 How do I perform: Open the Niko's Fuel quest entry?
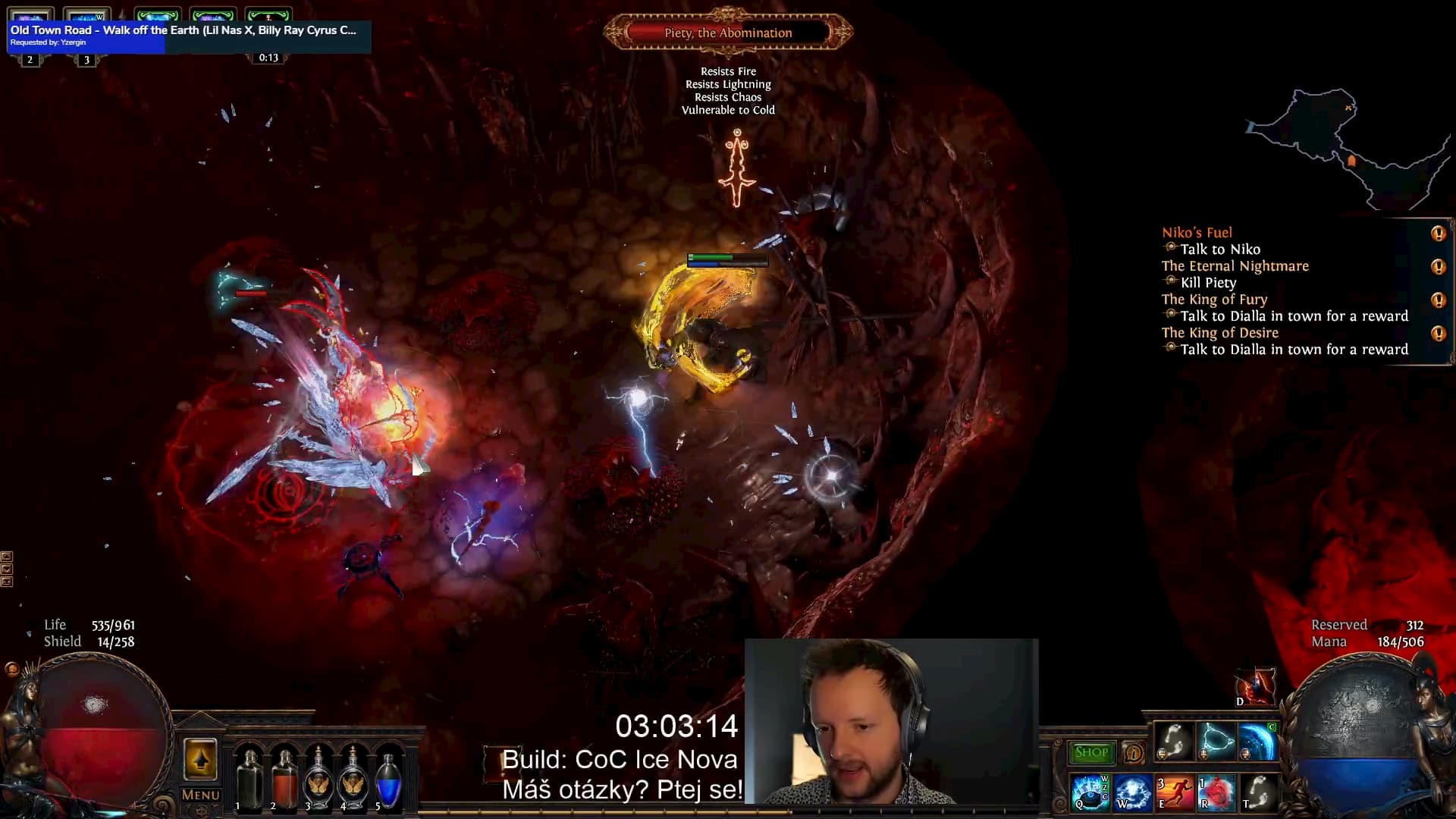point(1197,233)
